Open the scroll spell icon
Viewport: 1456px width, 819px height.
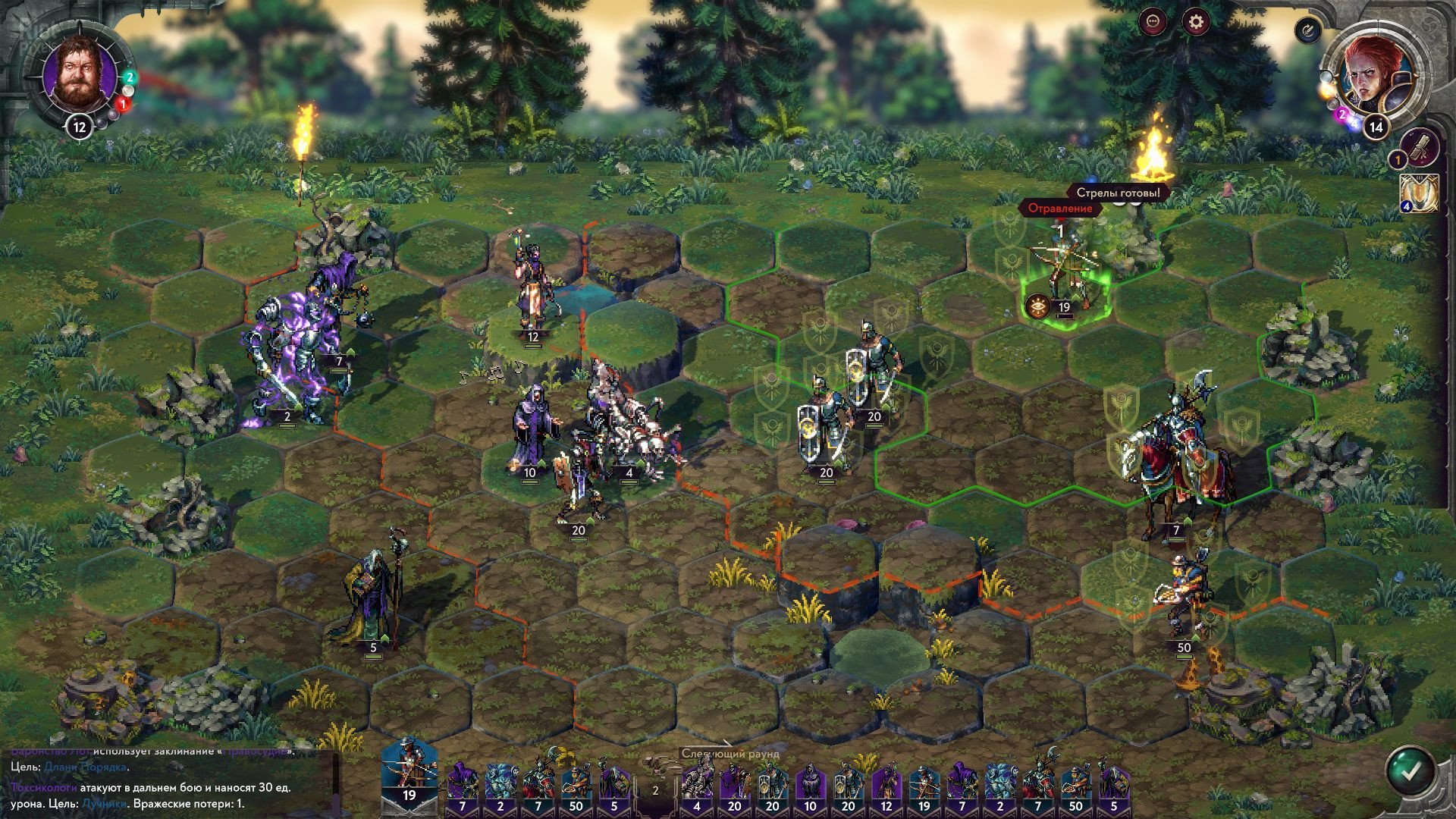point(1420,149)
